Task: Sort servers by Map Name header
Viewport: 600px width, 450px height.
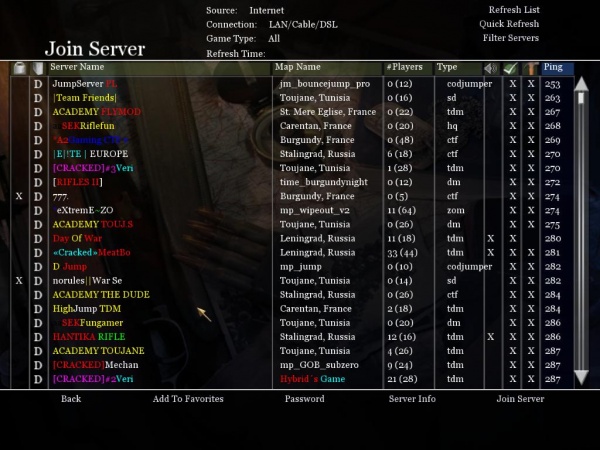Action: pyautogui.click(x=298, y=67)
